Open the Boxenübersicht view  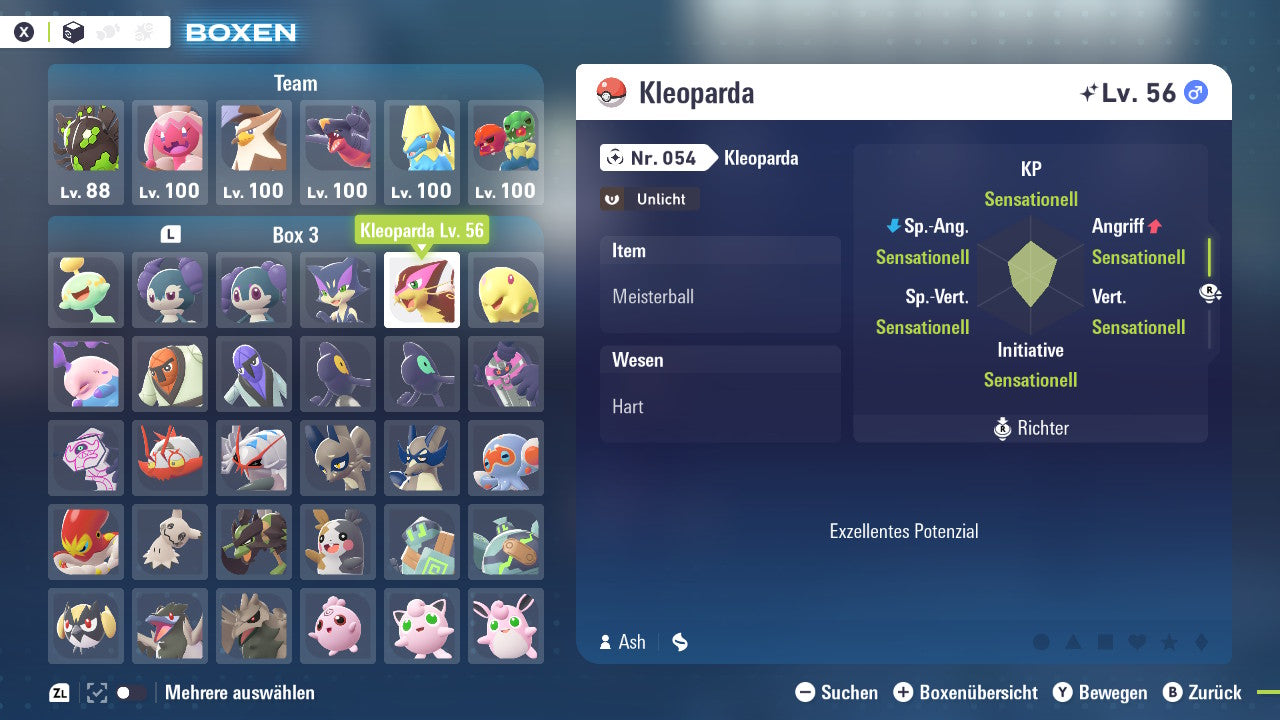965,692
